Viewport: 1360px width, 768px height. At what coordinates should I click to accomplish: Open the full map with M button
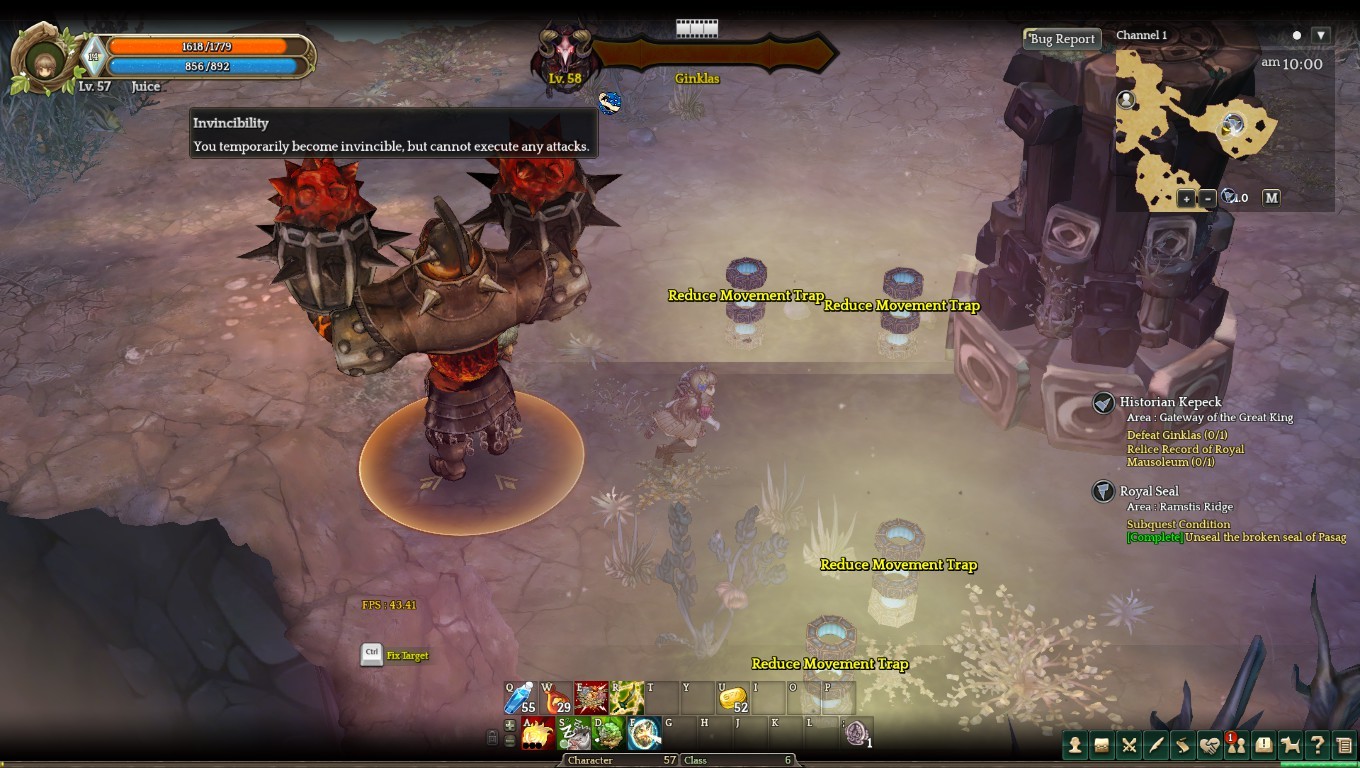point(1271,198)
